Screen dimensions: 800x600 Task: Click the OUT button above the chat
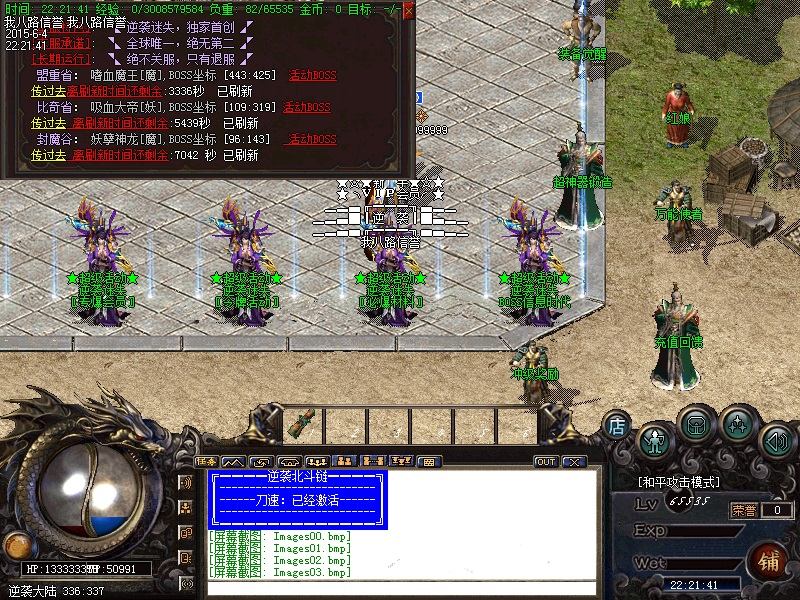[x=546, y=462]
